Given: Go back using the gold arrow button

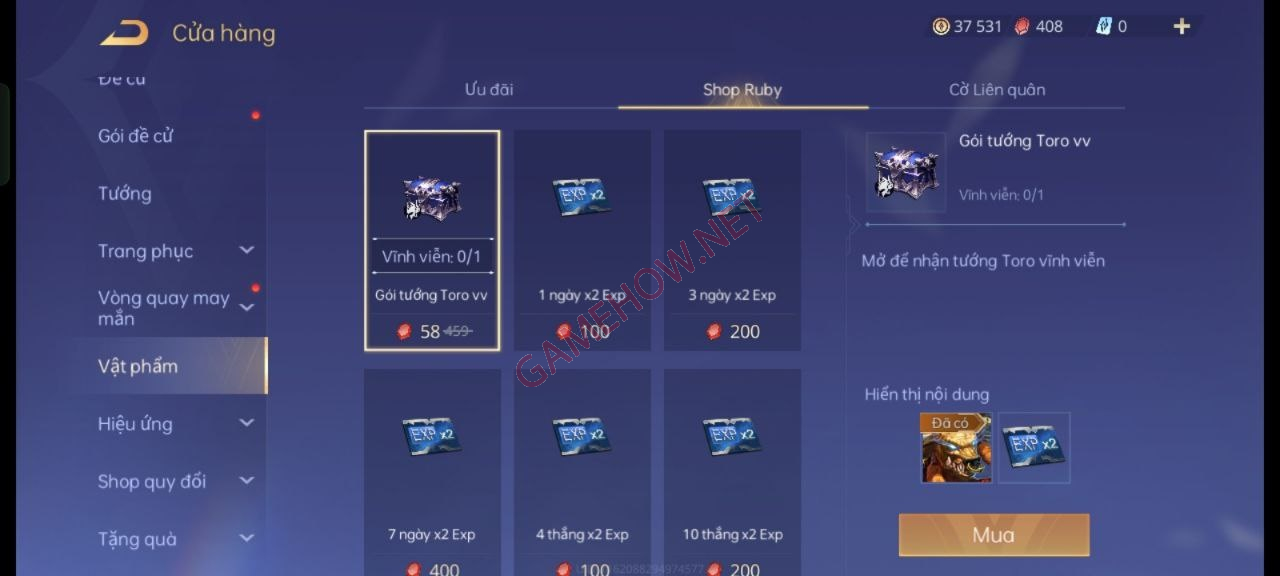Looking at the screenshot, I should coord(124,34).
